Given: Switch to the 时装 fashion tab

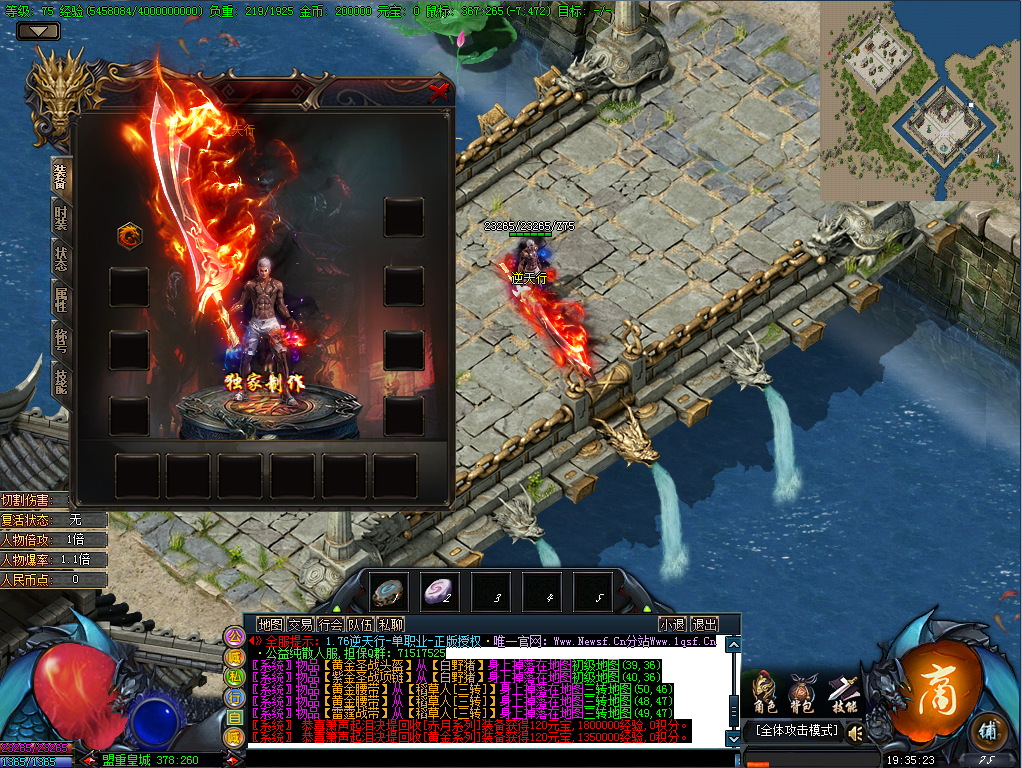Looking at the screenshot, I should click(x=61, y=217).
